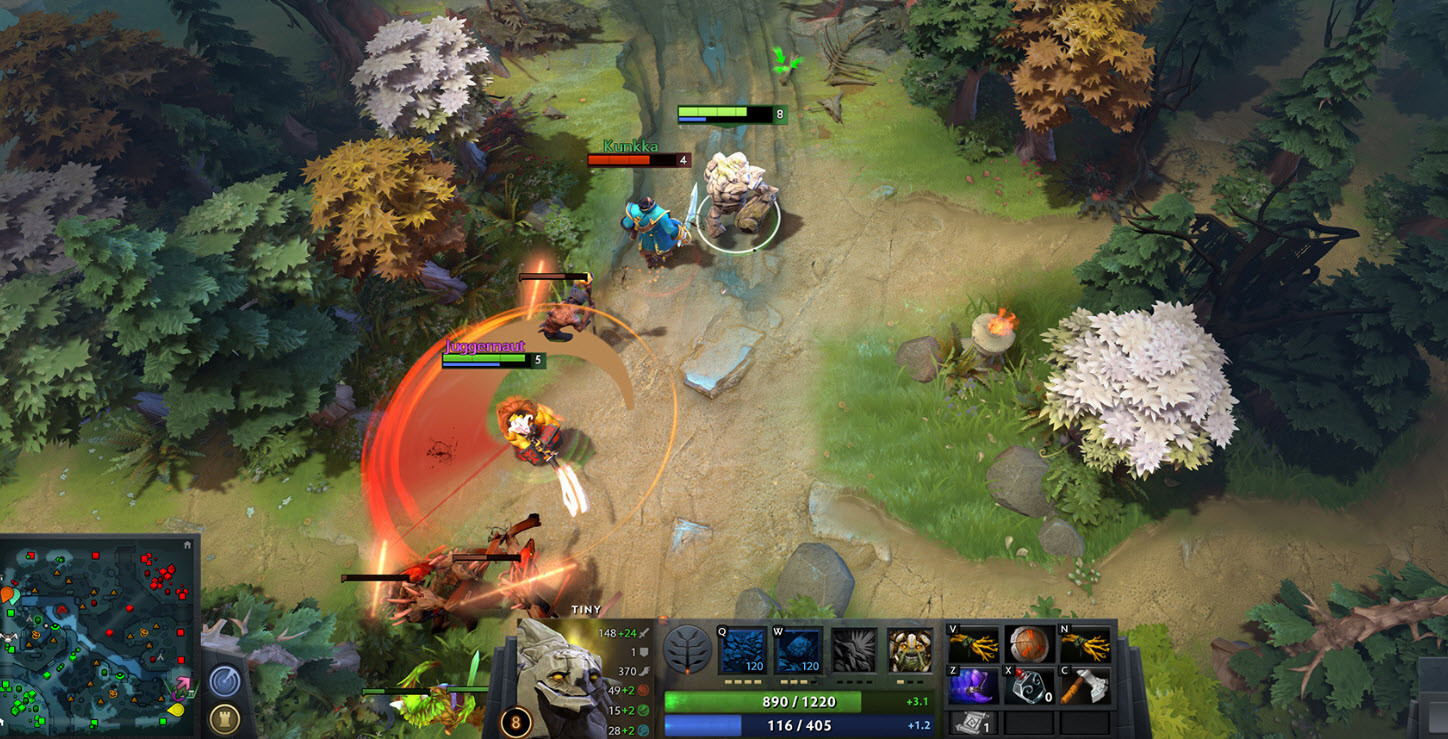1448x739 pixels.
Task: Select the Iron Branch with N hotkey
Action: click(x=1085, y=644)
